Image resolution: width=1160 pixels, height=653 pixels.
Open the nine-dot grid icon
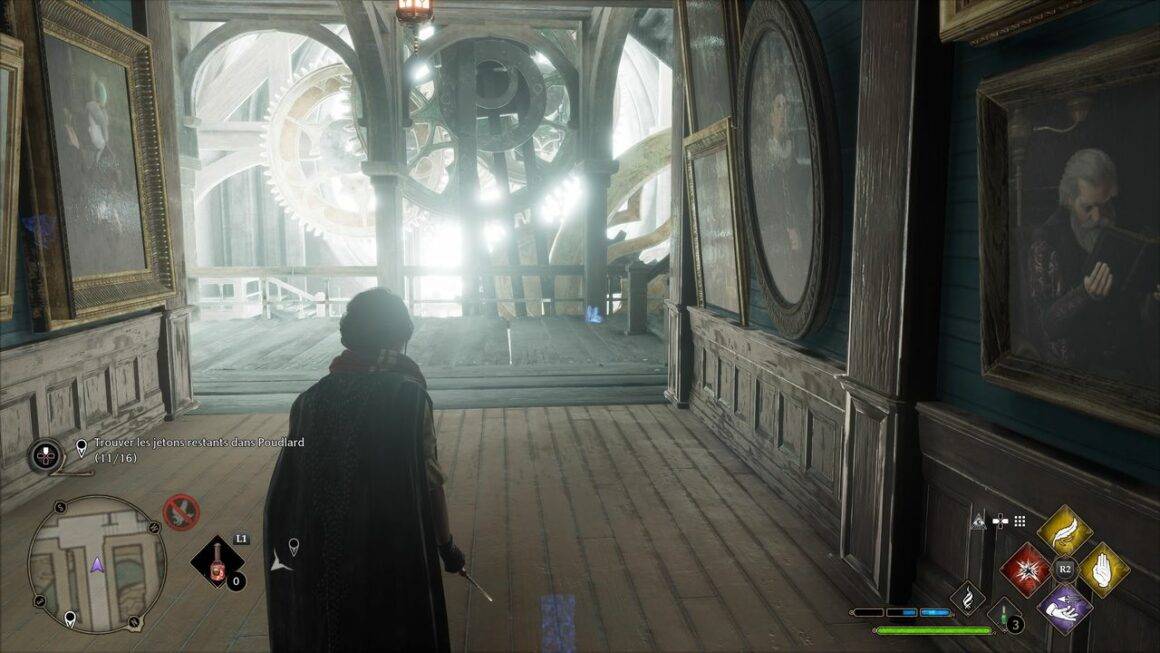1019,521
